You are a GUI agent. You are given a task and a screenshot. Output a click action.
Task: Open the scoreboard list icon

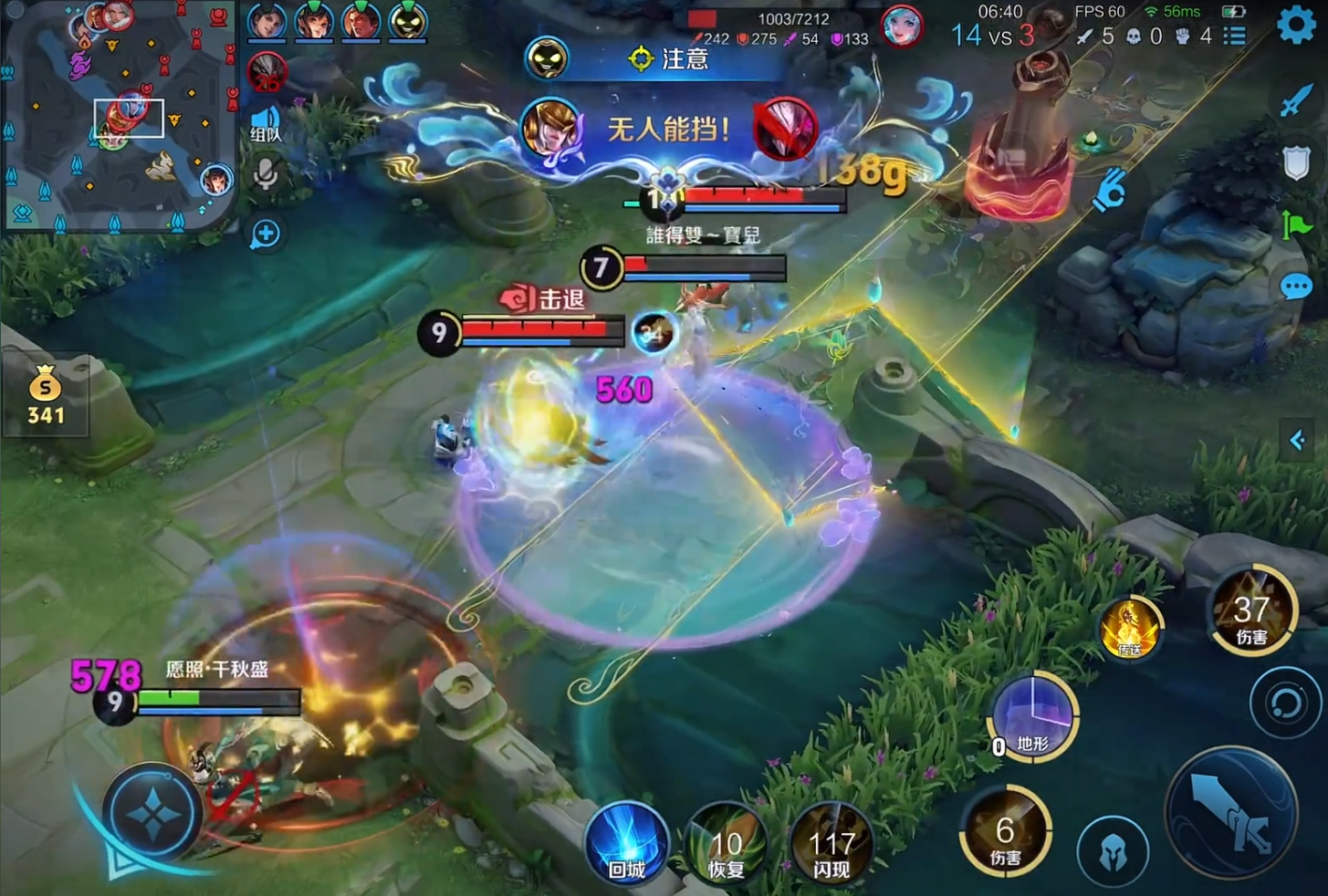[x=1235, y=36]
